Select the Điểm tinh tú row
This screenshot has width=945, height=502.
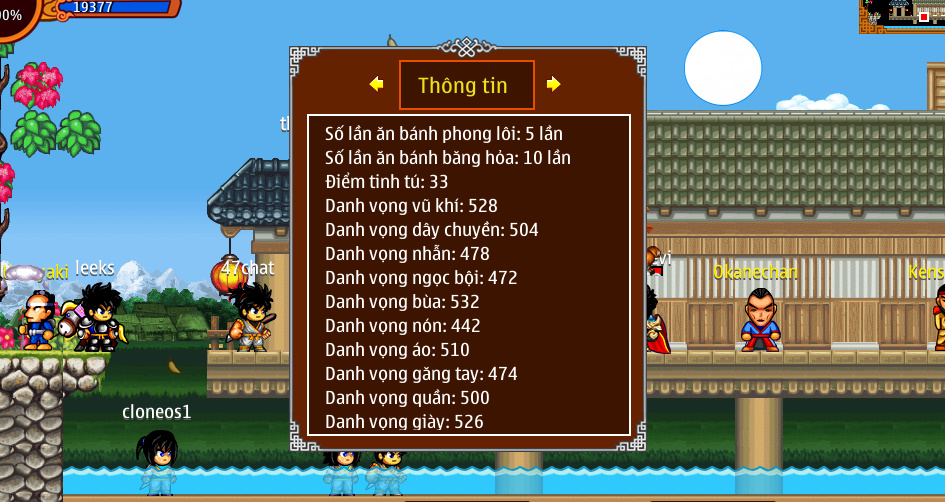pyautogui.click(x=387, y=182)
